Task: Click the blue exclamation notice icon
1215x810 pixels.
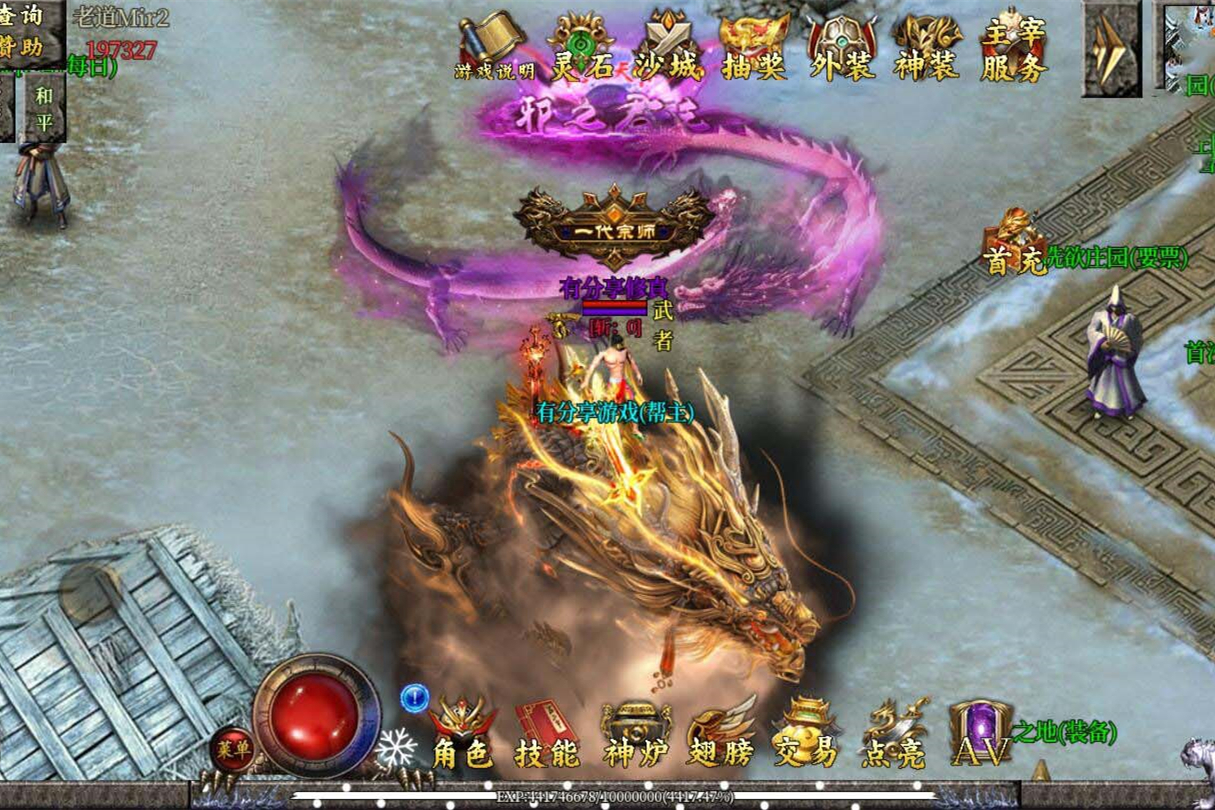Action: [x=414, y=697]
